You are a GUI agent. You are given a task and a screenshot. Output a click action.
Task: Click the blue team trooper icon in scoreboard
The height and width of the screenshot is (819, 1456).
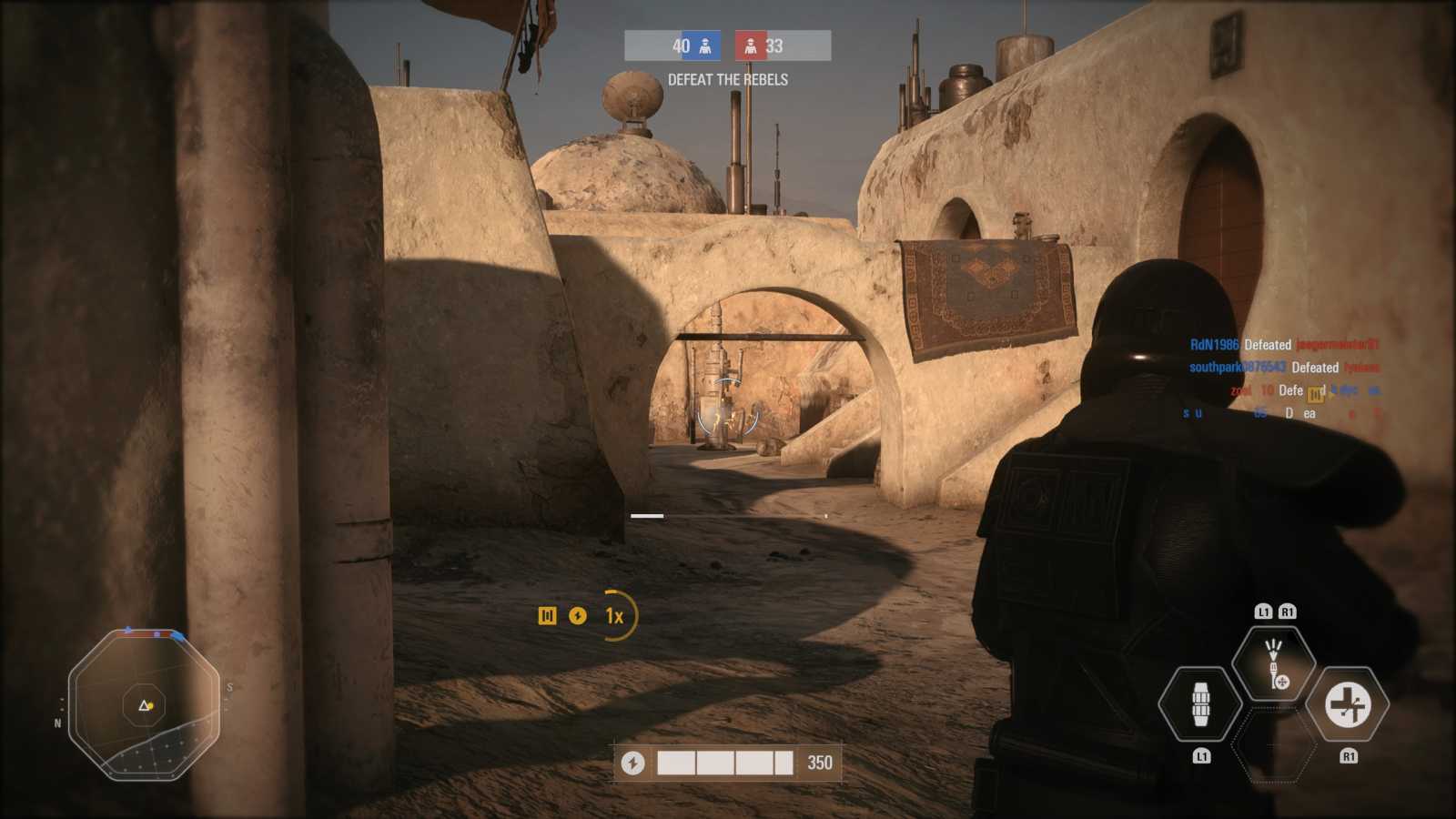(x=706, y=45)
